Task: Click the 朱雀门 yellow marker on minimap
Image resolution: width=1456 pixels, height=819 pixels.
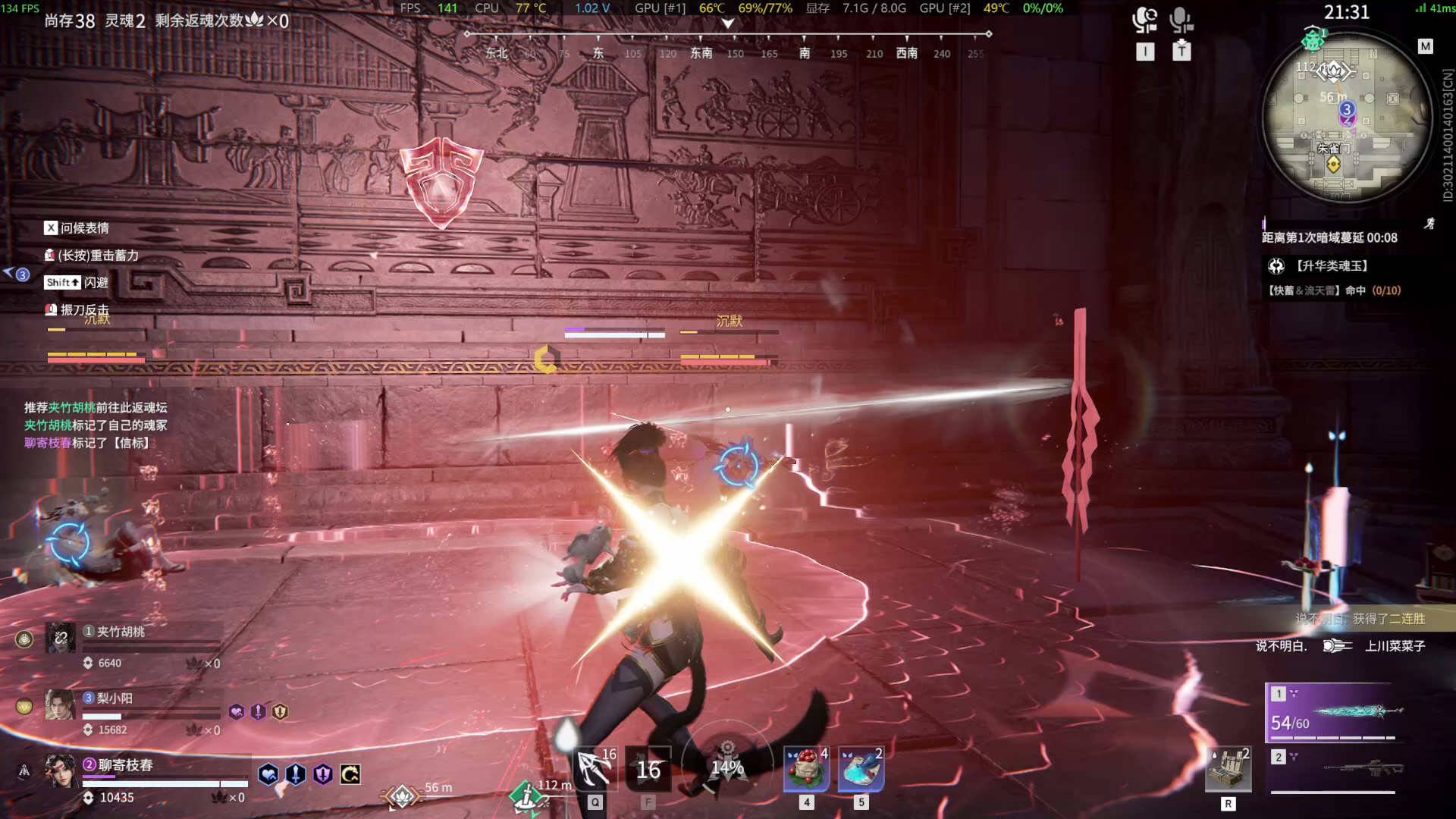Action: [x=1333, y=165]
